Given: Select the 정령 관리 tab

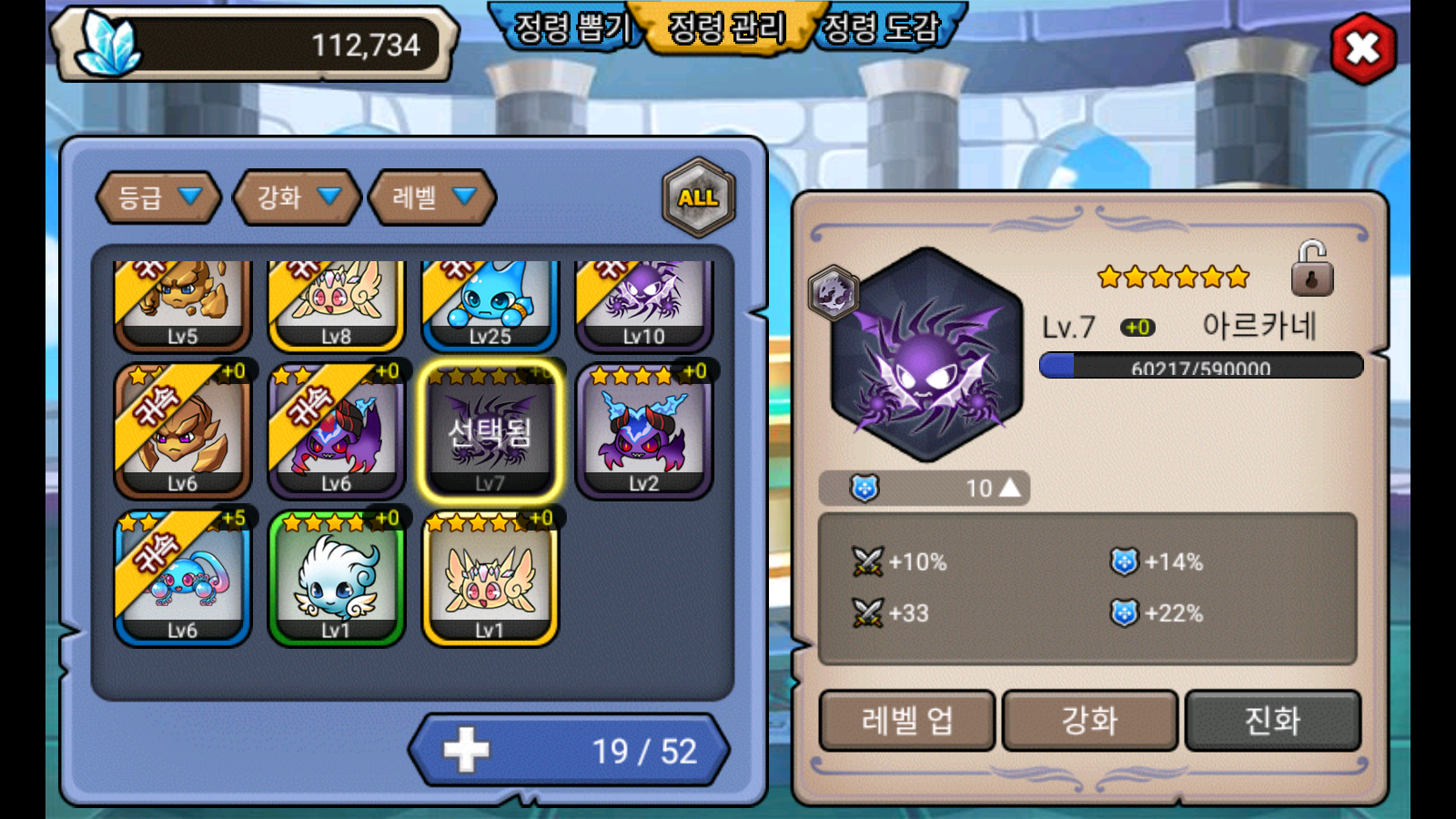Looking at the screenshot, I should (x=726, y=27).
